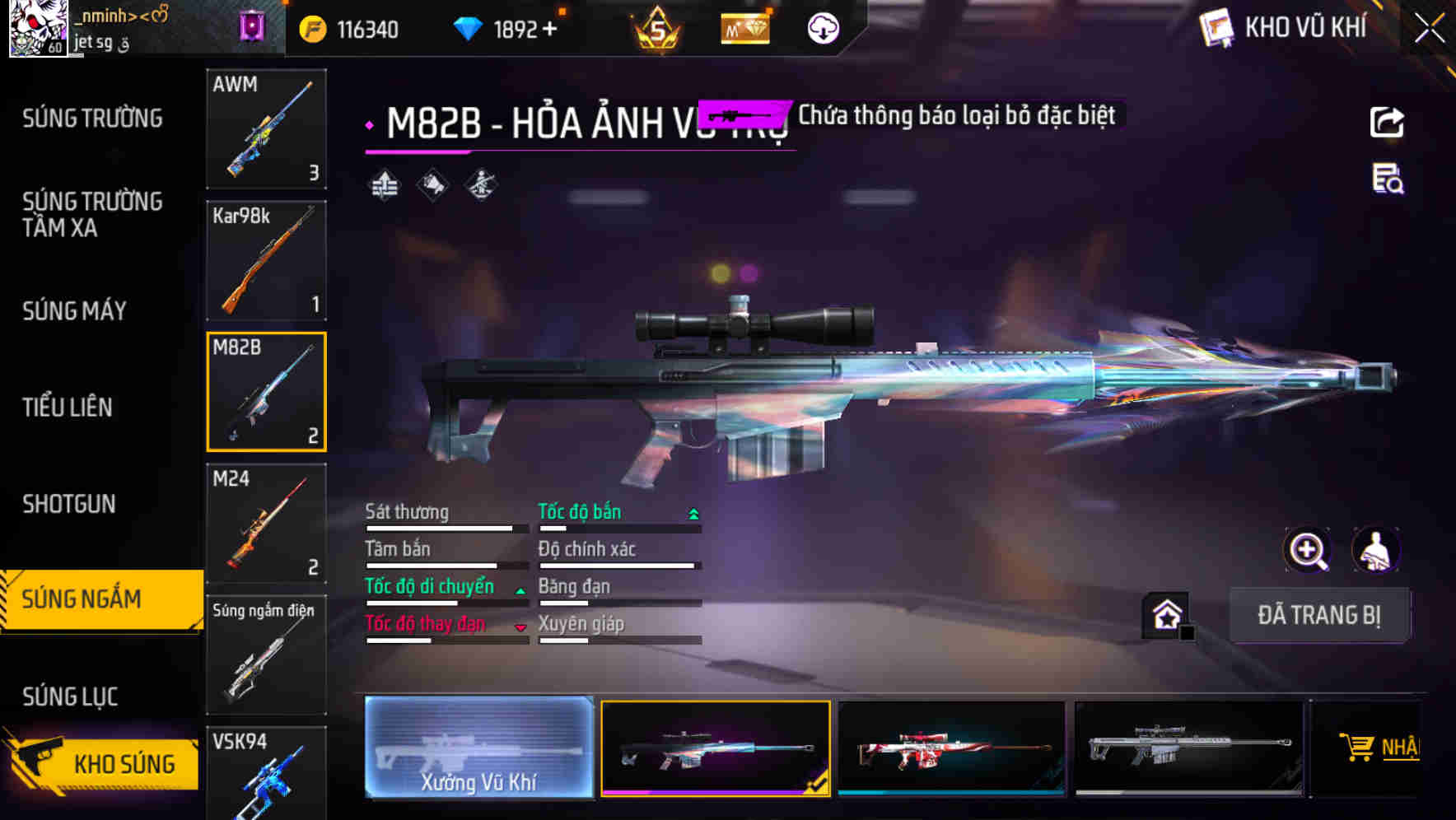Share the M82B skin via share icon
This screenshot has height=820, width=1456.
[1388, 122]
